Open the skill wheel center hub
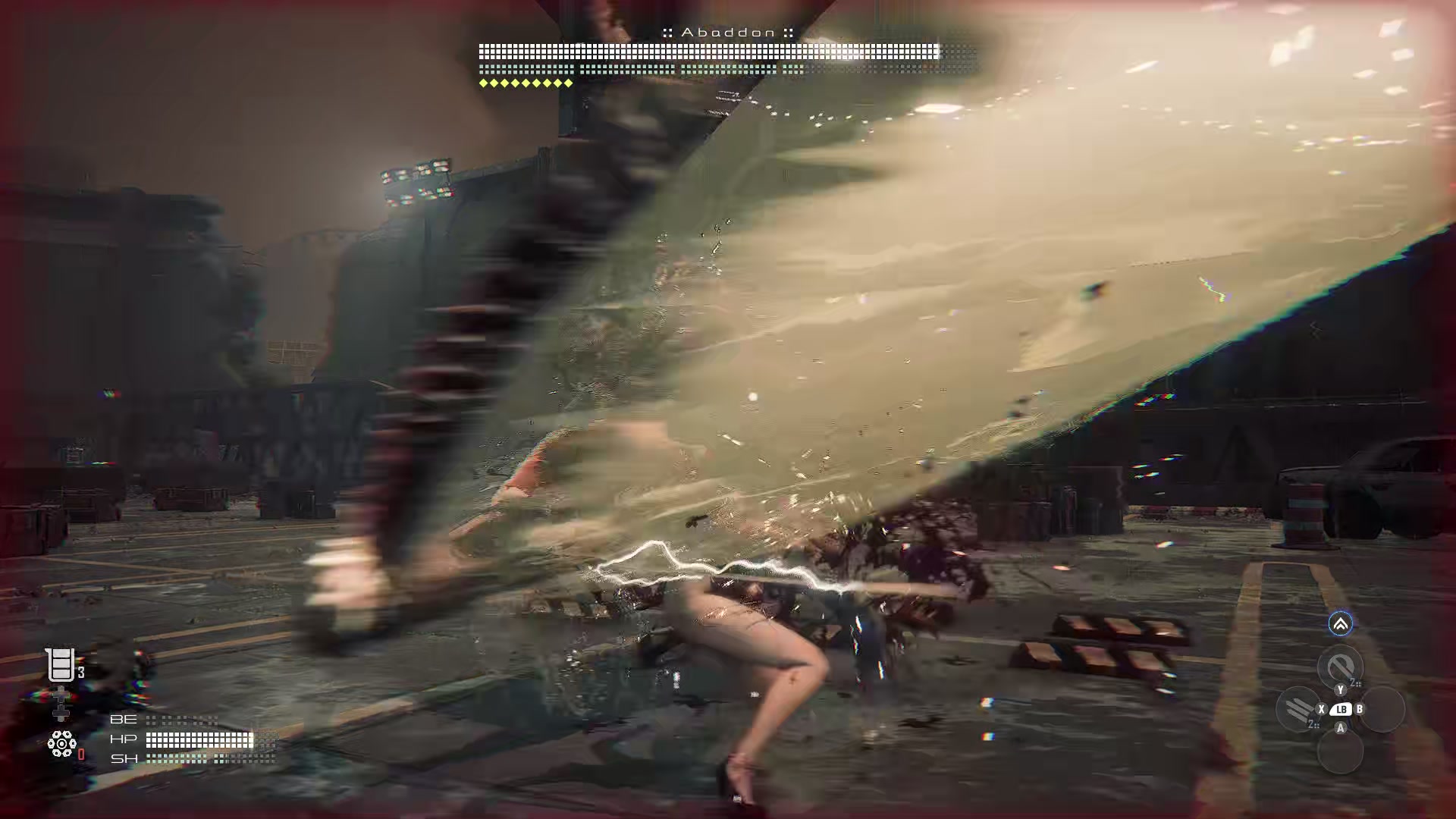Image resolution: width=1456 pixels, height=819 pixels. (1341, 711)
